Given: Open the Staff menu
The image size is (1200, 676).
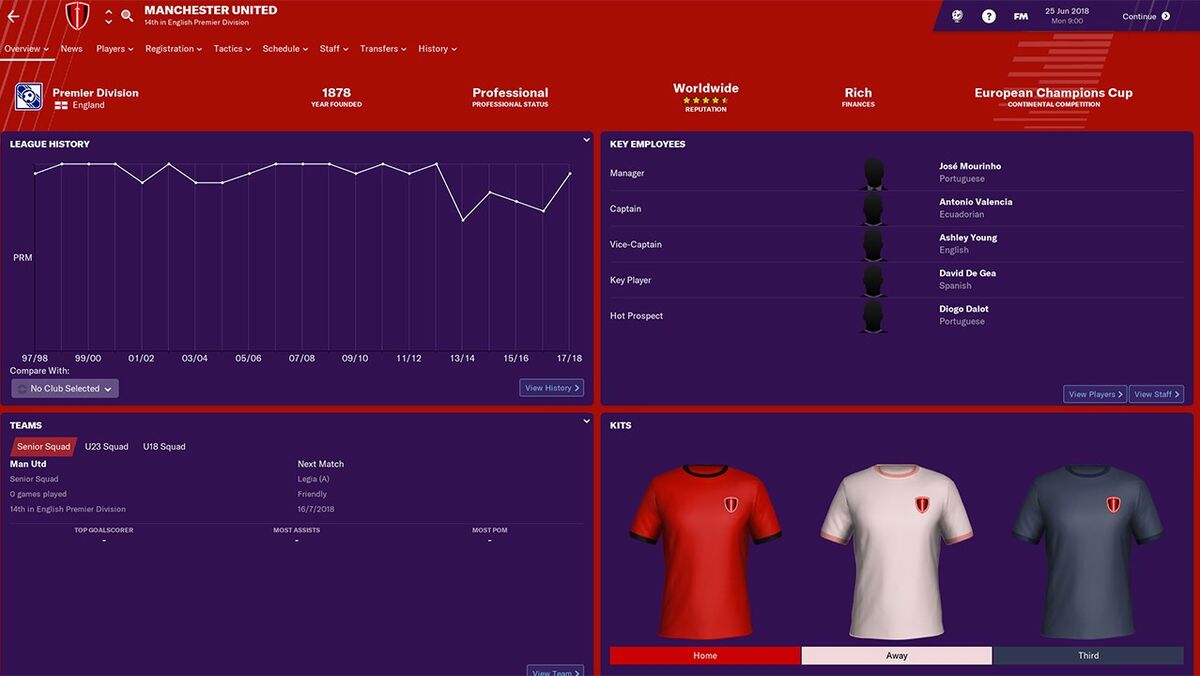Looking at the screenshot, I should 334,49.
